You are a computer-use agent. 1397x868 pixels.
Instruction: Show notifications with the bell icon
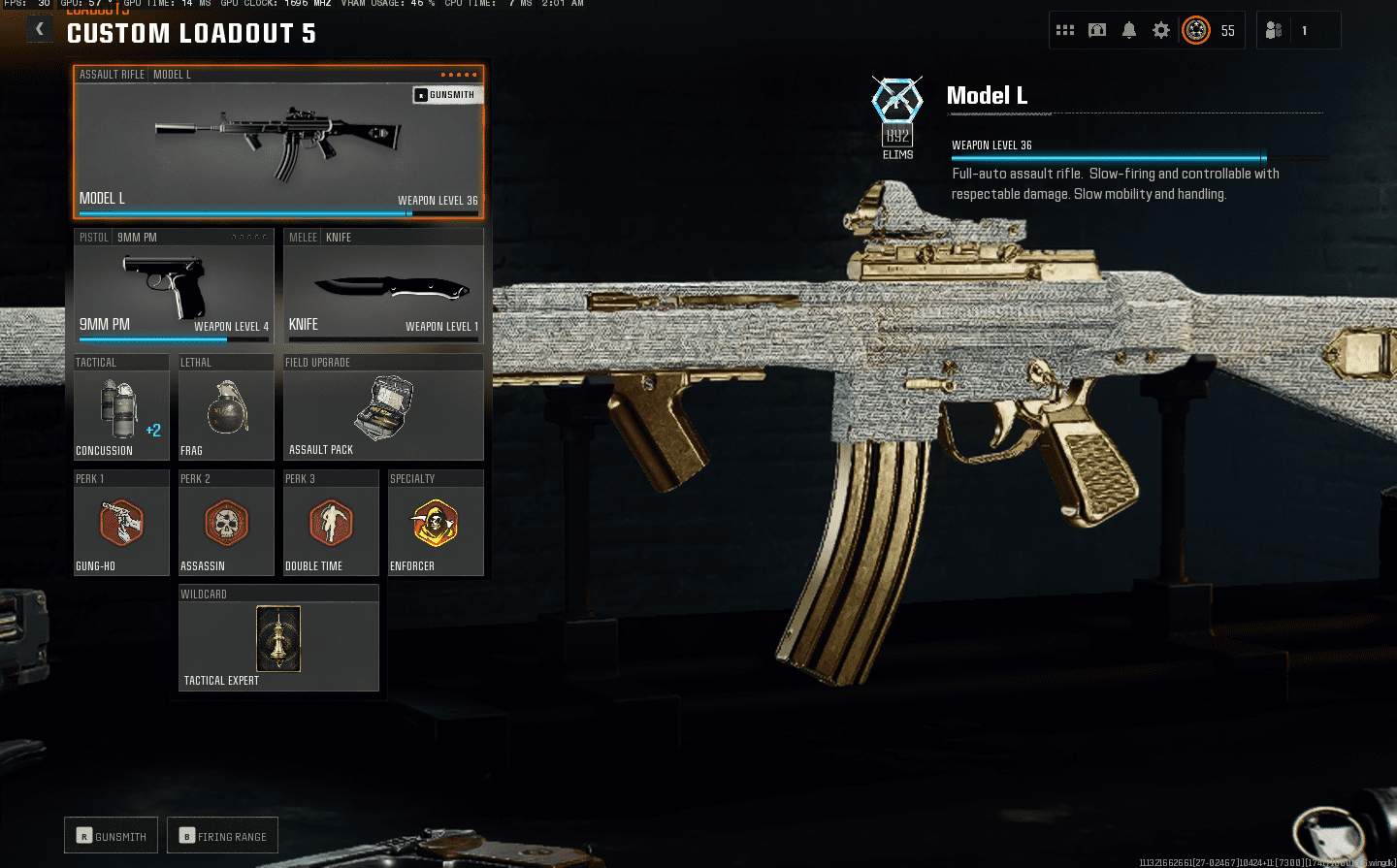click(1129, 30)
